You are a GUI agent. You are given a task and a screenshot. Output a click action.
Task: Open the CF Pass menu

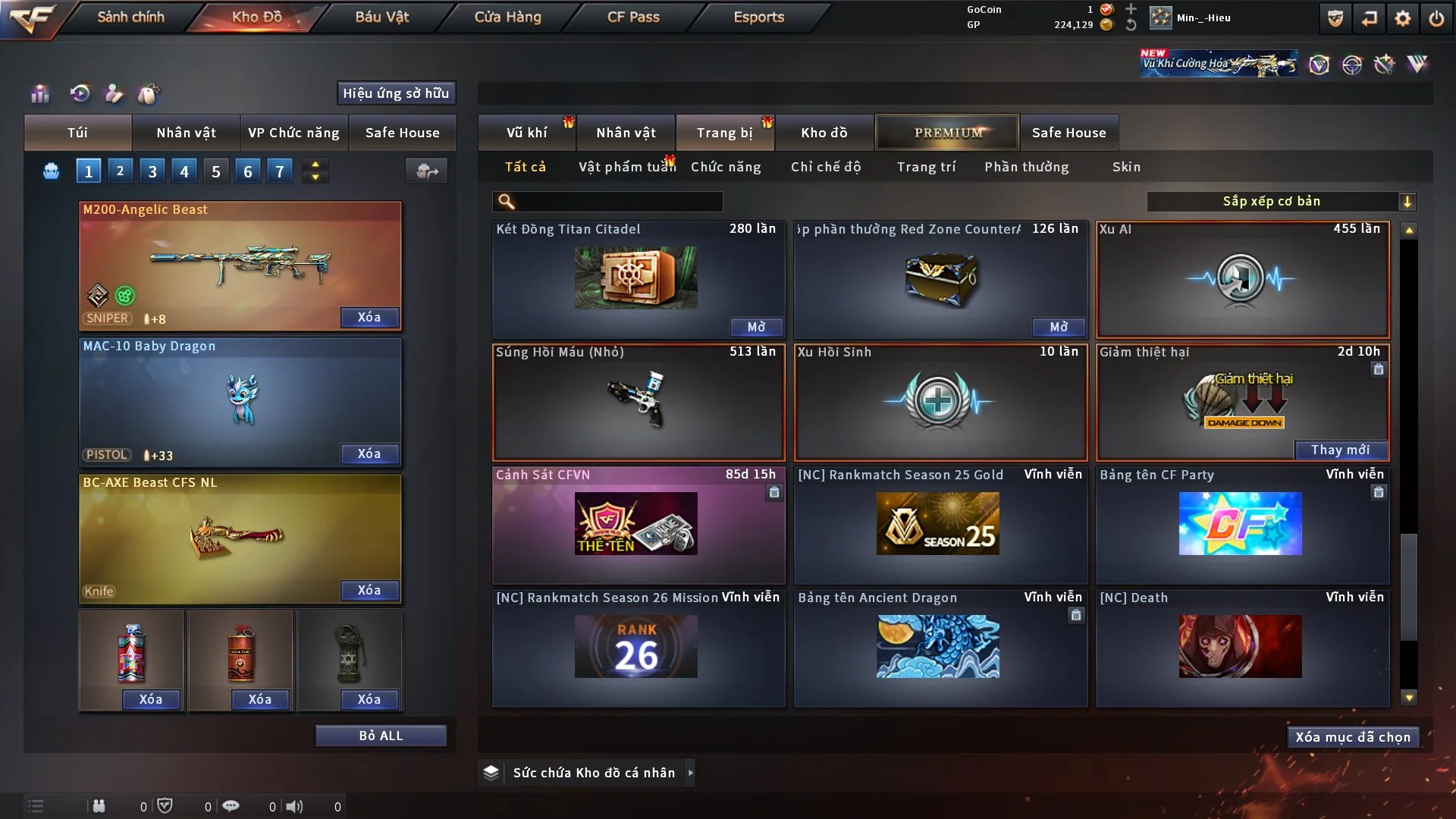point(633,17)
